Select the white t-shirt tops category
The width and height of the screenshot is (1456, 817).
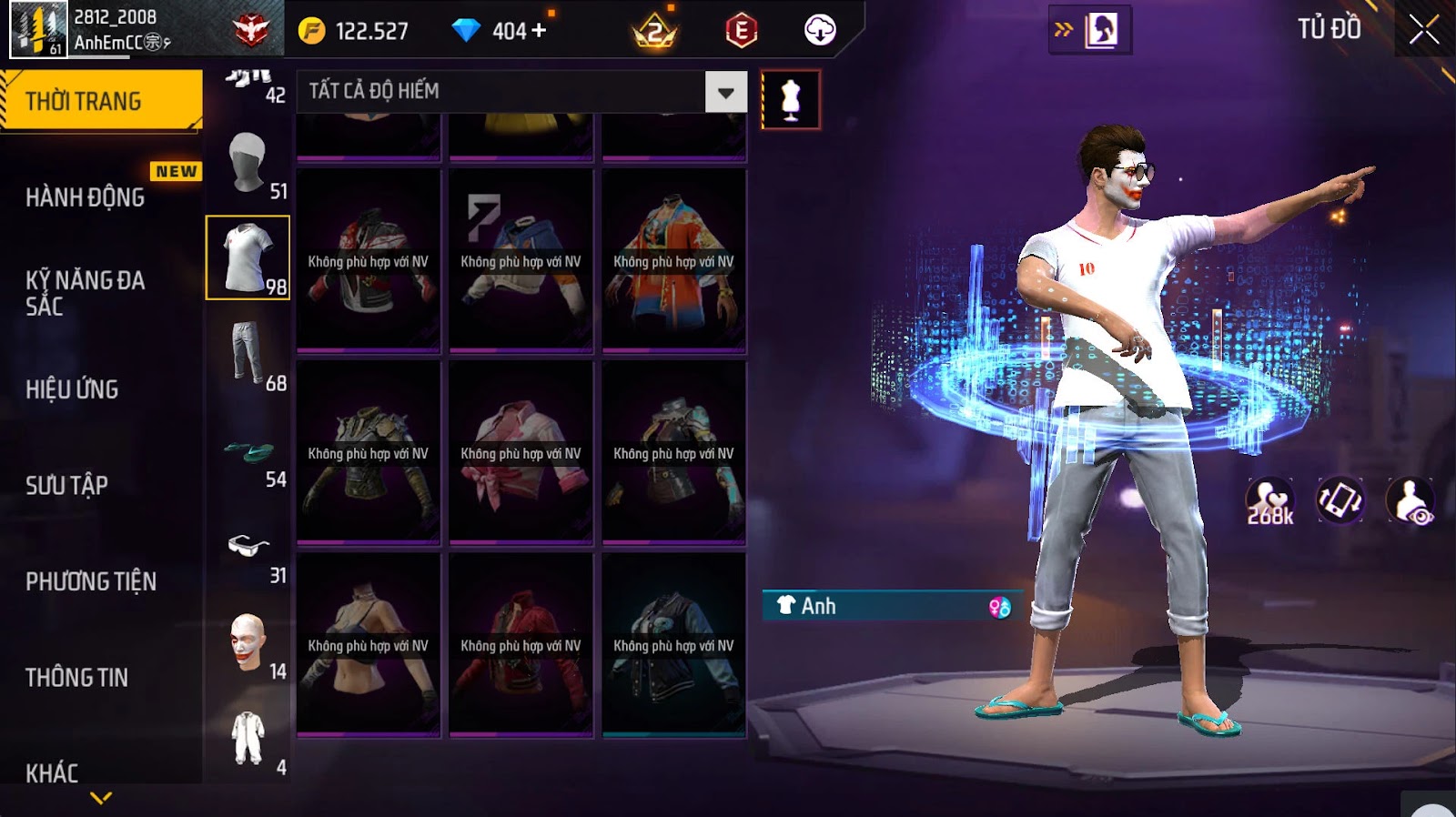(248, 257)
